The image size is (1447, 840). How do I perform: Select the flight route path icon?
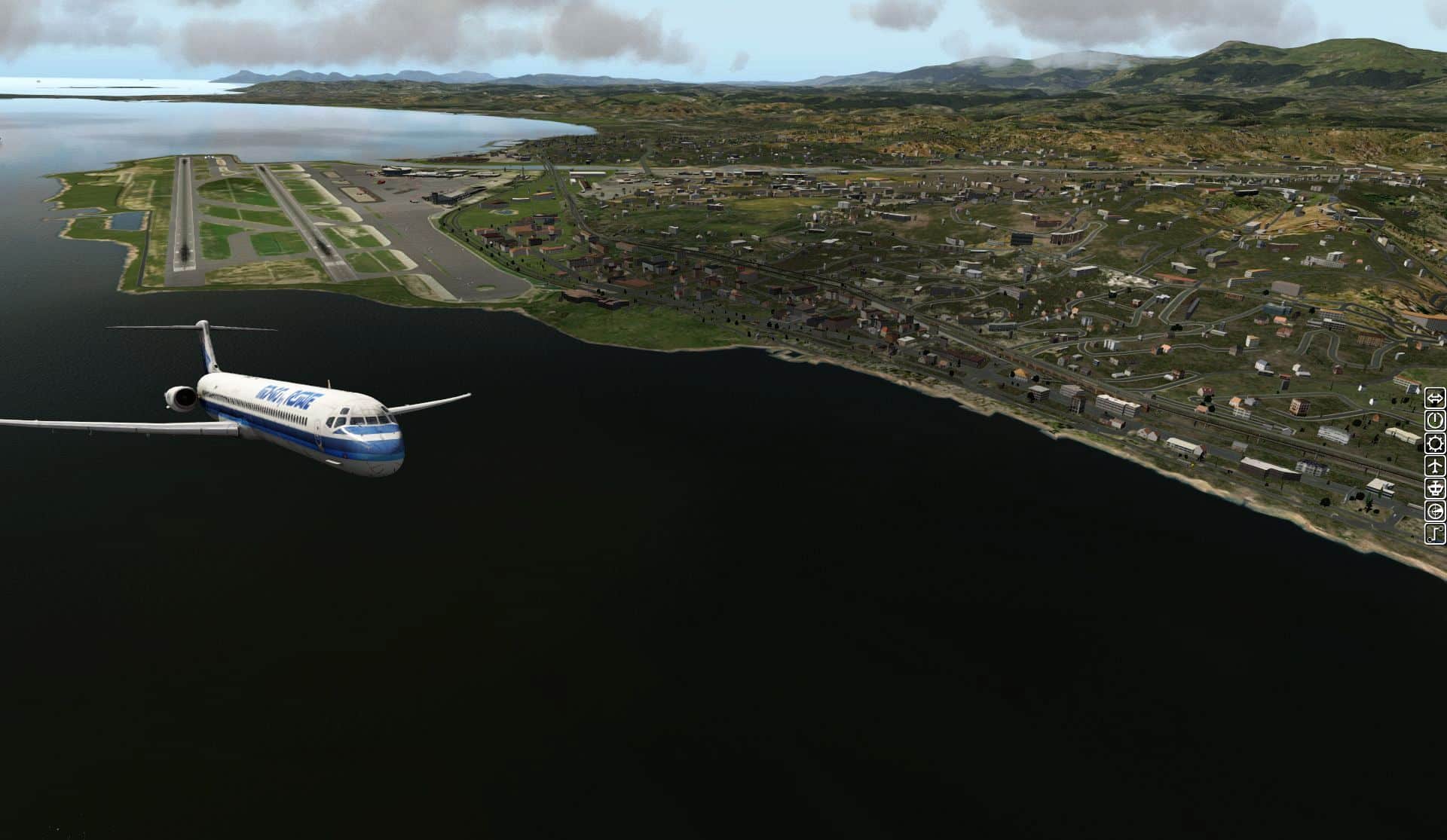pos(1435,533)
